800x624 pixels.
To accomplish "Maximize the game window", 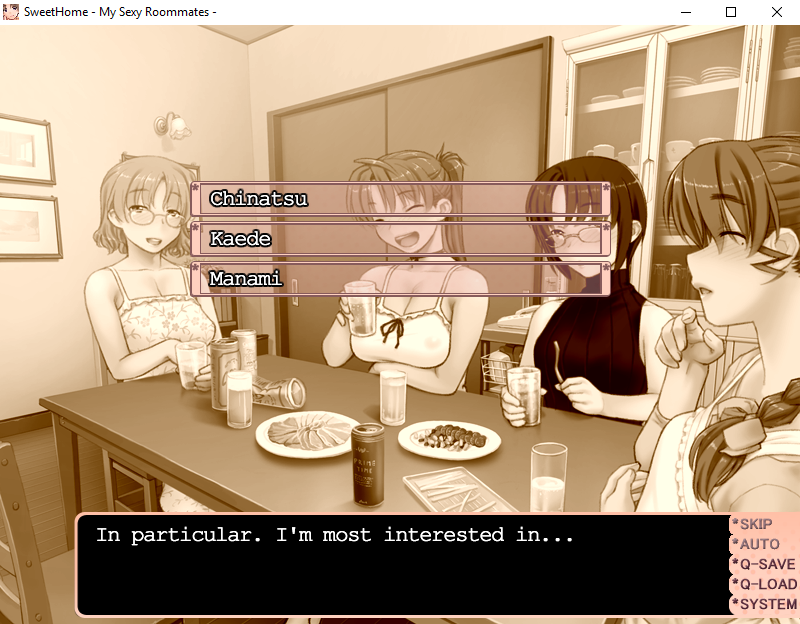I will click(731, 12).
